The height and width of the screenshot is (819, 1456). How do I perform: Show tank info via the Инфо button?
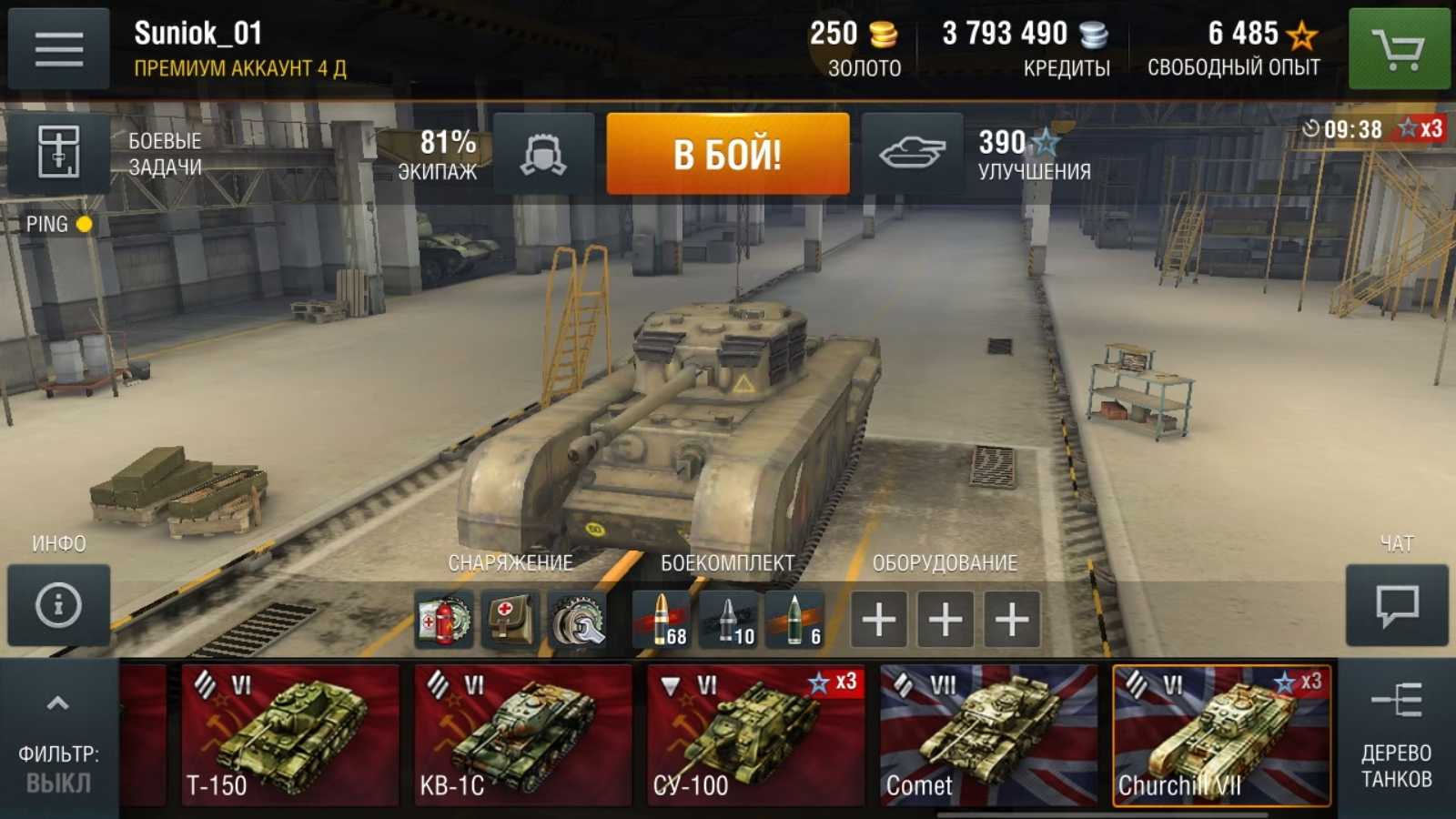(x=58, y=605)
